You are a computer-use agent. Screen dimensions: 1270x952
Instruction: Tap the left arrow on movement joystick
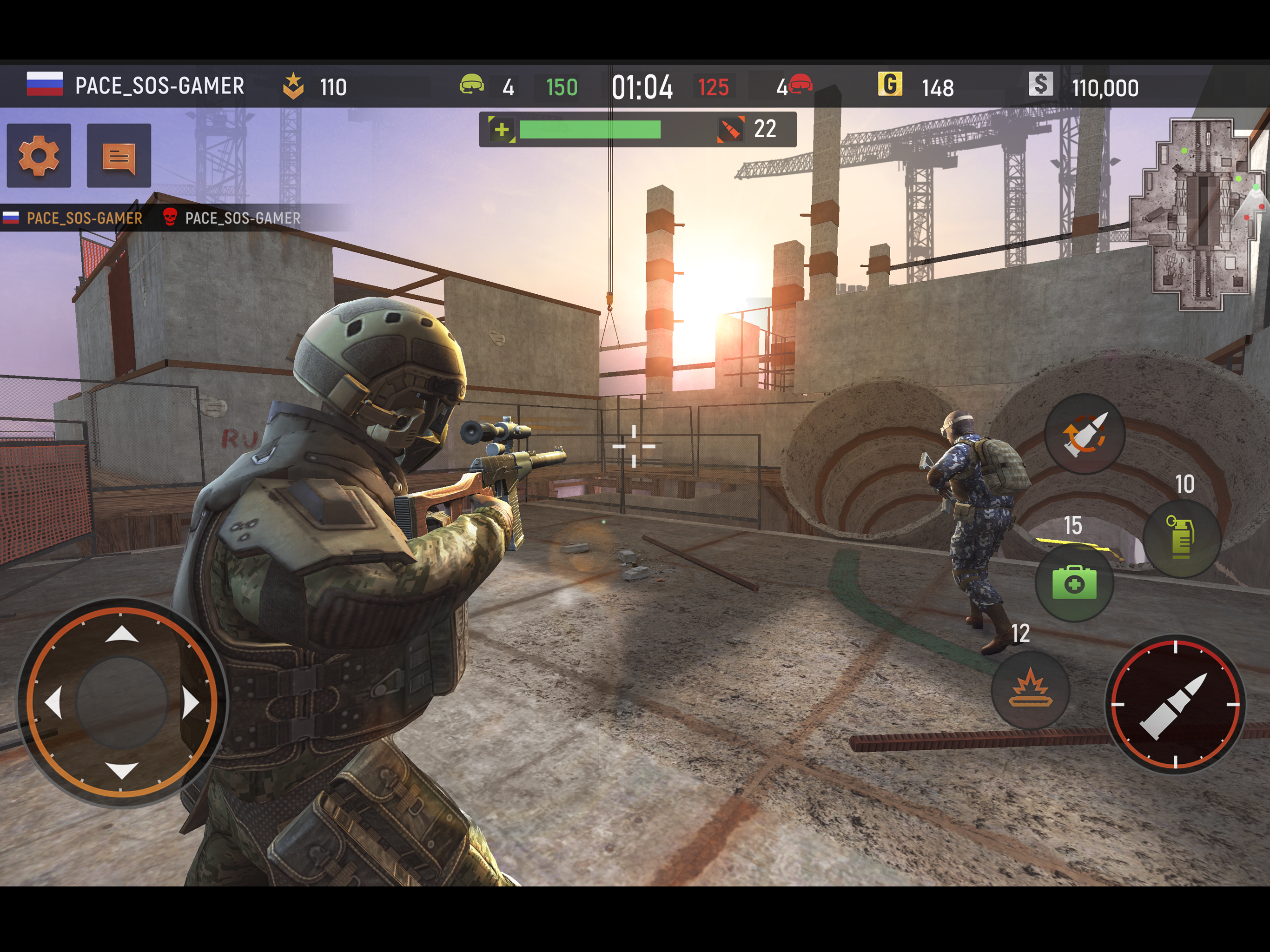[53, 703]
